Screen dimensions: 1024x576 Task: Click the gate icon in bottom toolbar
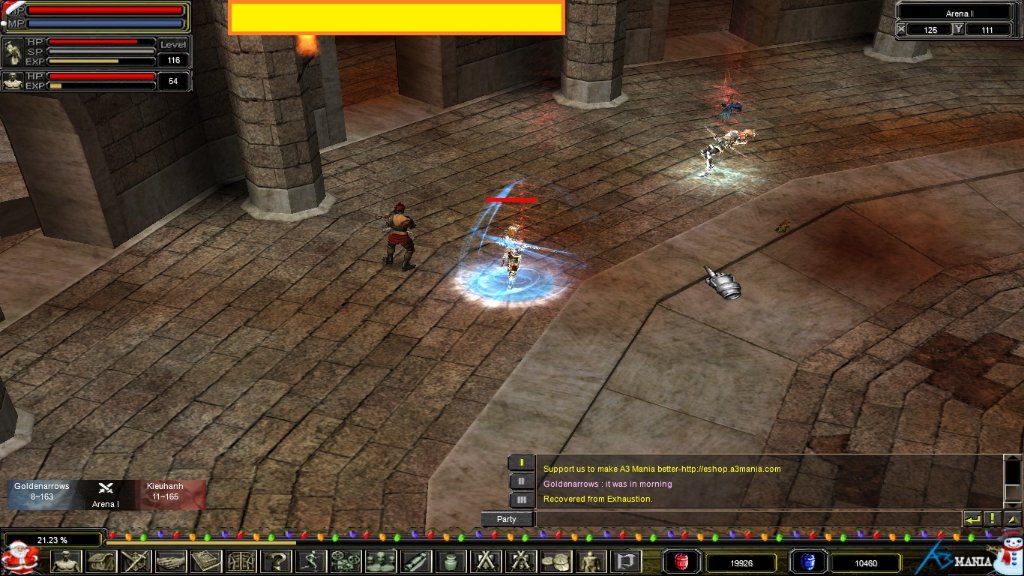click(x=241, y=562)
